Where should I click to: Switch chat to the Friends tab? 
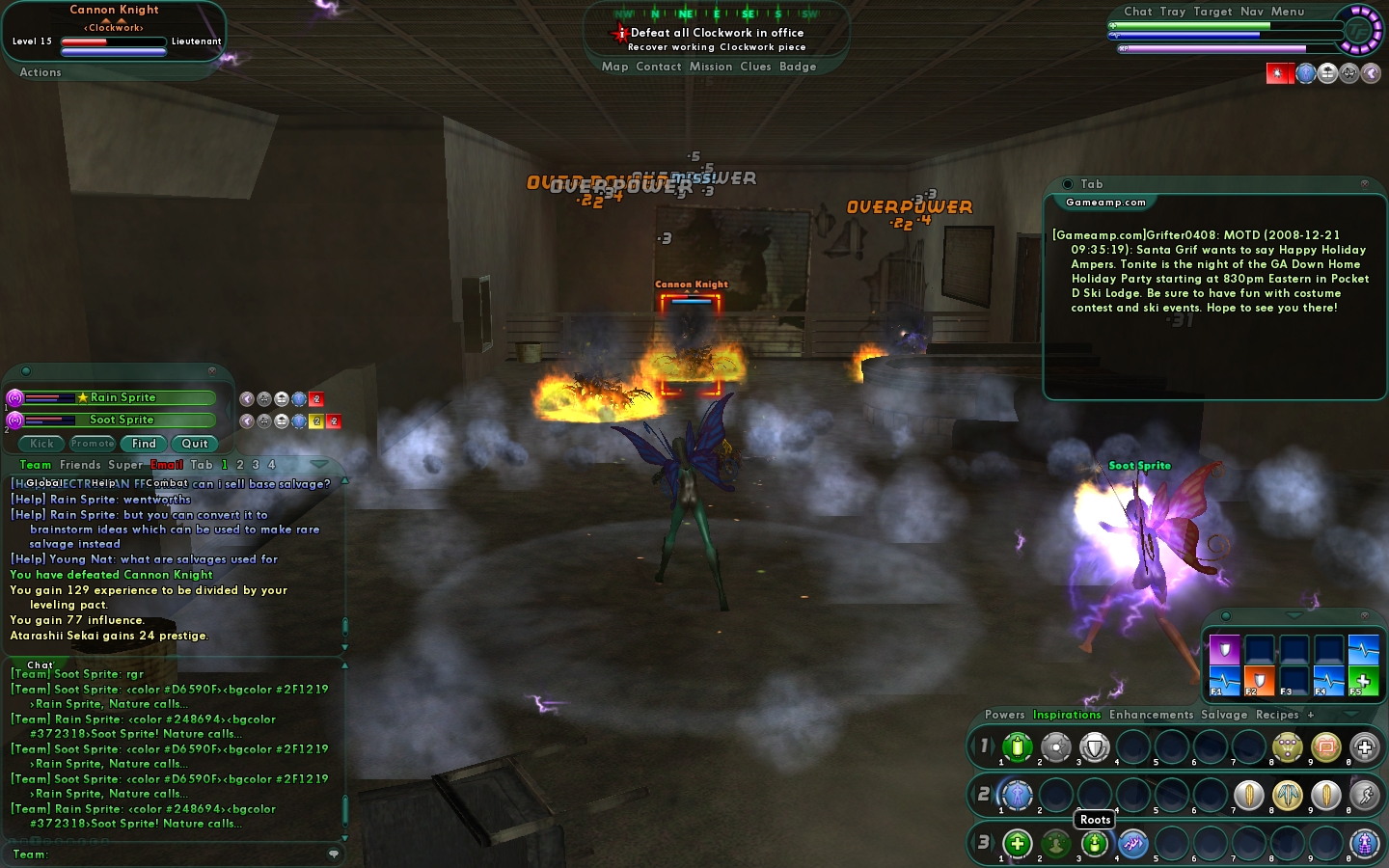80,465
